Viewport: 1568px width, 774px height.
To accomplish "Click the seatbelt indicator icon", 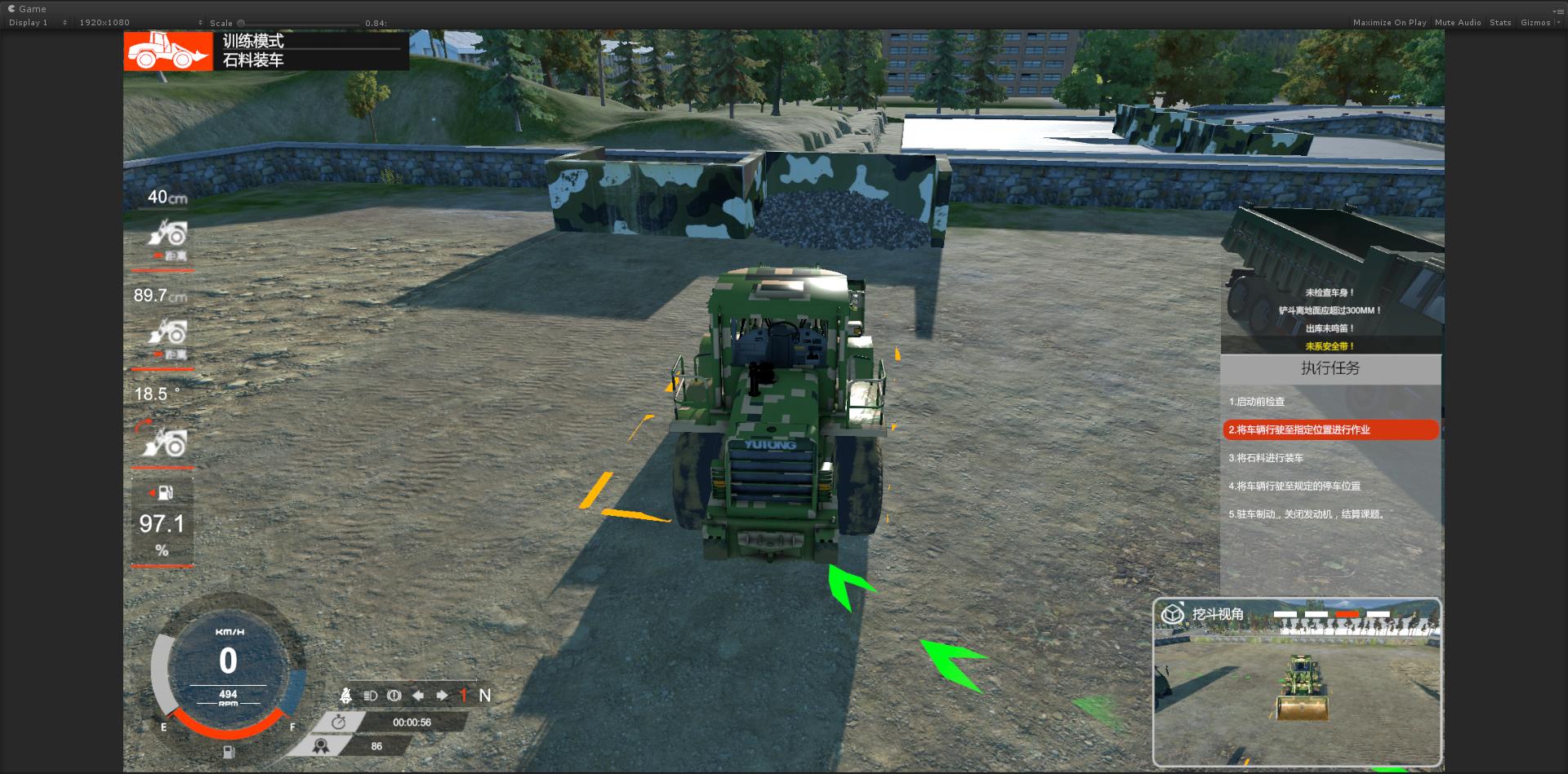I will point(345,696).
